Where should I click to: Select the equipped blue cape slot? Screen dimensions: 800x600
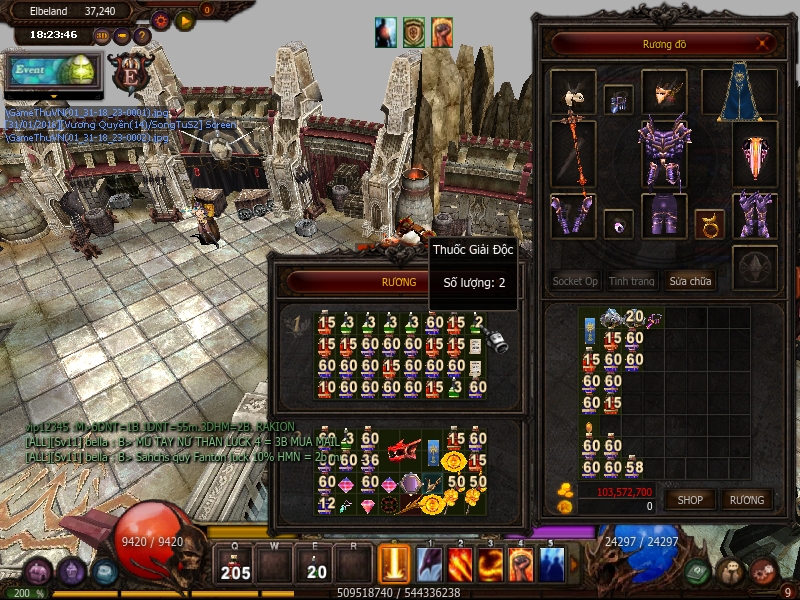pyautogui.click(x=739, y=93)
